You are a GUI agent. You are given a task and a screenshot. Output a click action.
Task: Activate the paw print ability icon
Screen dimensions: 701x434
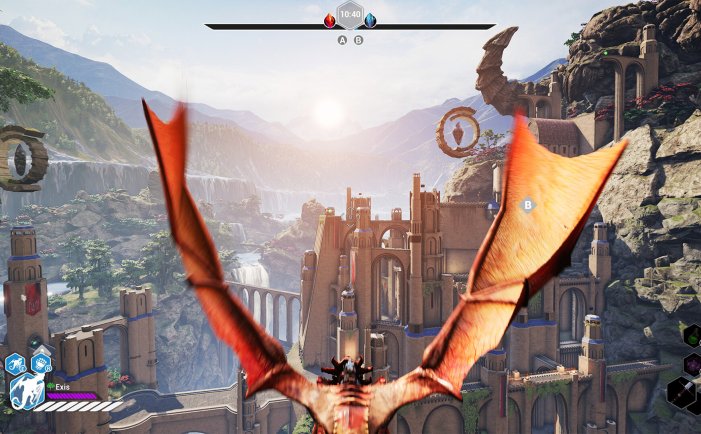41,363
